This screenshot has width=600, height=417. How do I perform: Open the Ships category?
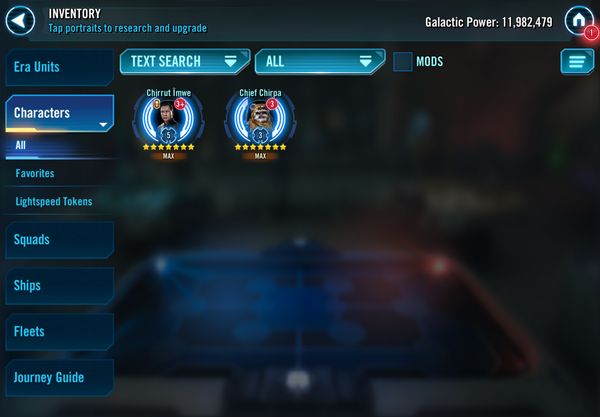[58, 286]
